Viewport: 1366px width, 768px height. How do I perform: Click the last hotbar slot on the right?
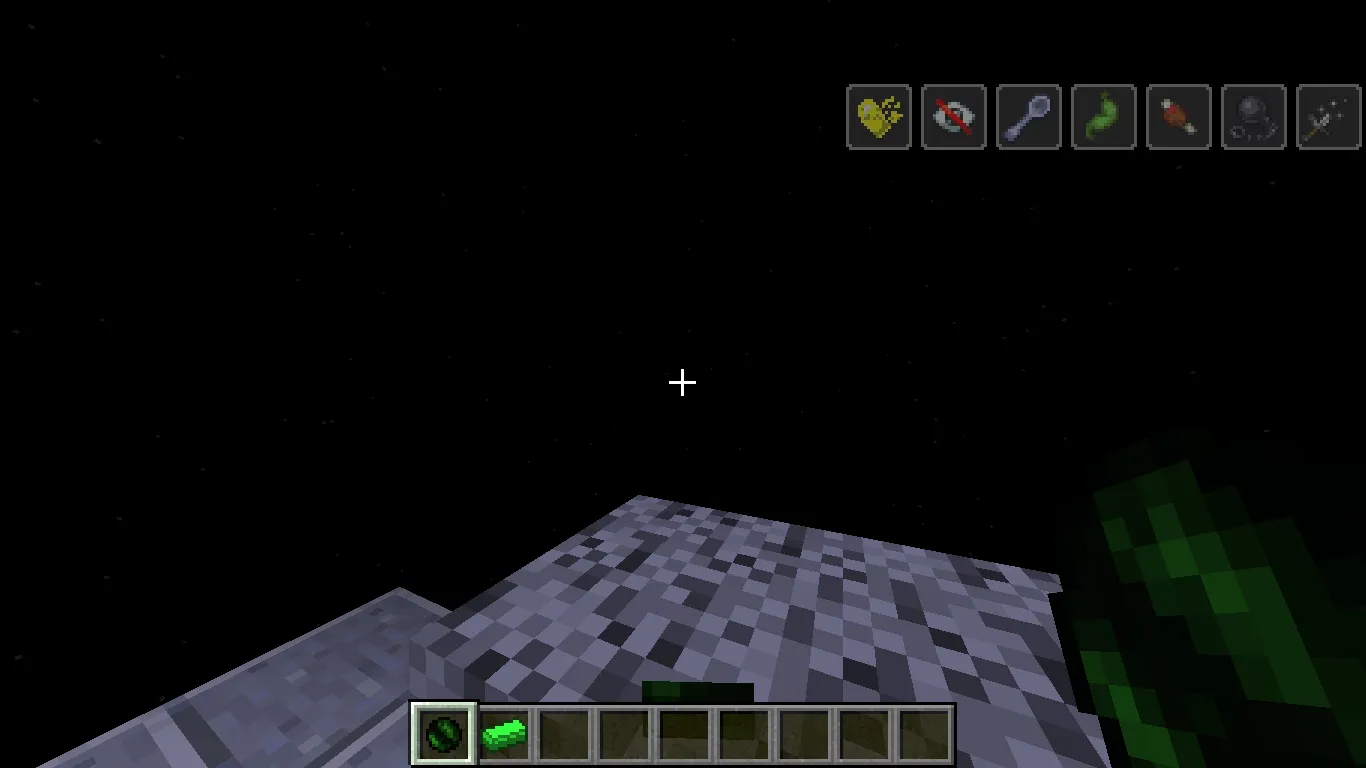click(923, 733)
